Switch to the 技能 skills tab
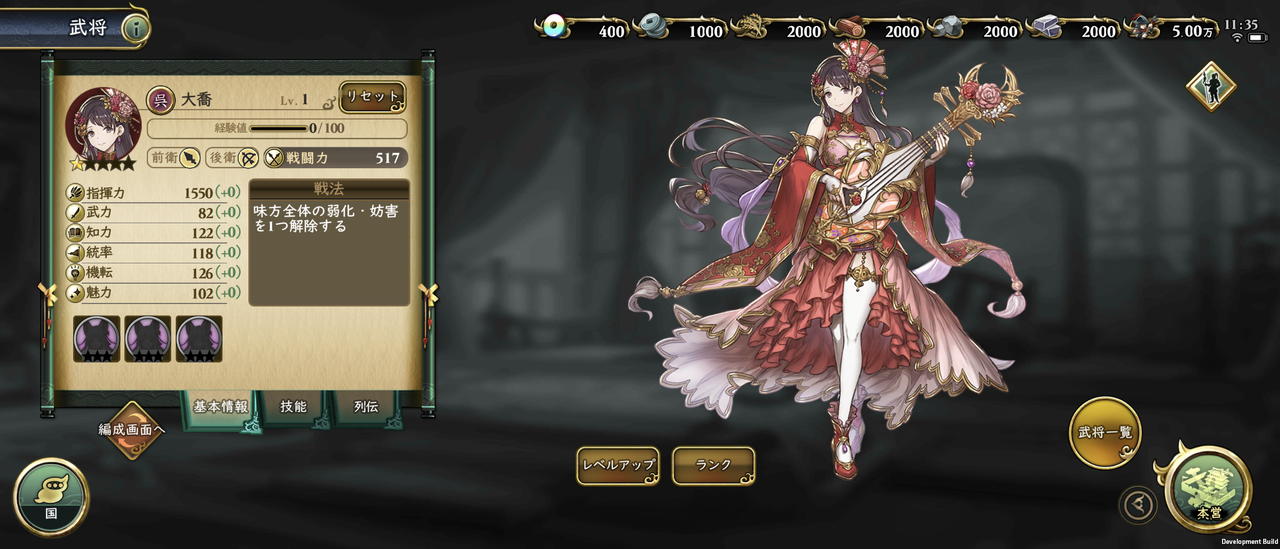This screenshot has width=1280, height=549. (x=293, y=407)
